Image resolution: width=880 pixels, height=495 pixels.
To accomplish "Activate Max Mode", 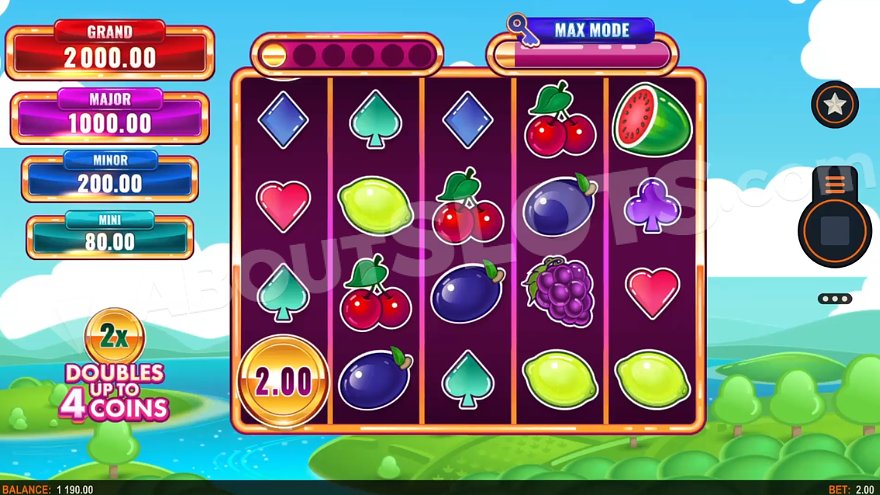I will [589, 30].
